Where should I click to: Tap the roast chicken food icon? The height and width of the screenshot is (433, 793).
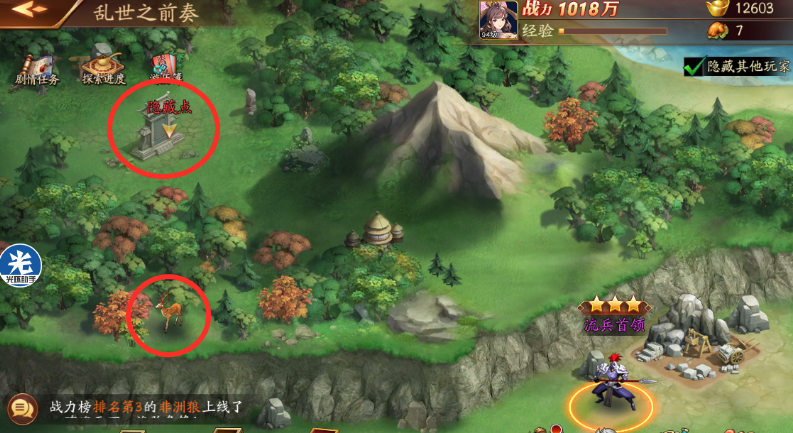coord(716,31)
